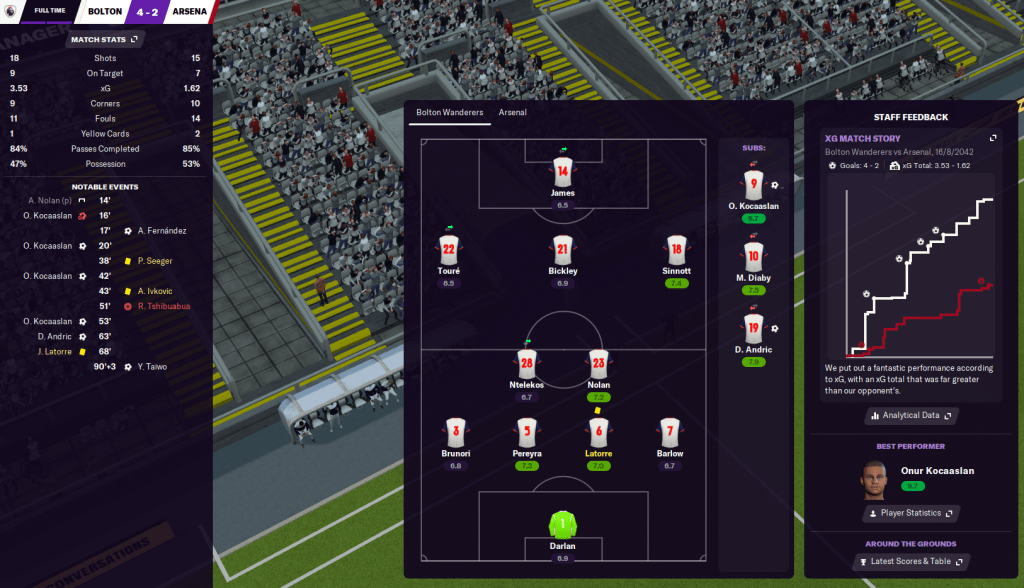Show Latest Scores & Table
Viewport: 1024px width, 588px height.
[910, 562]
